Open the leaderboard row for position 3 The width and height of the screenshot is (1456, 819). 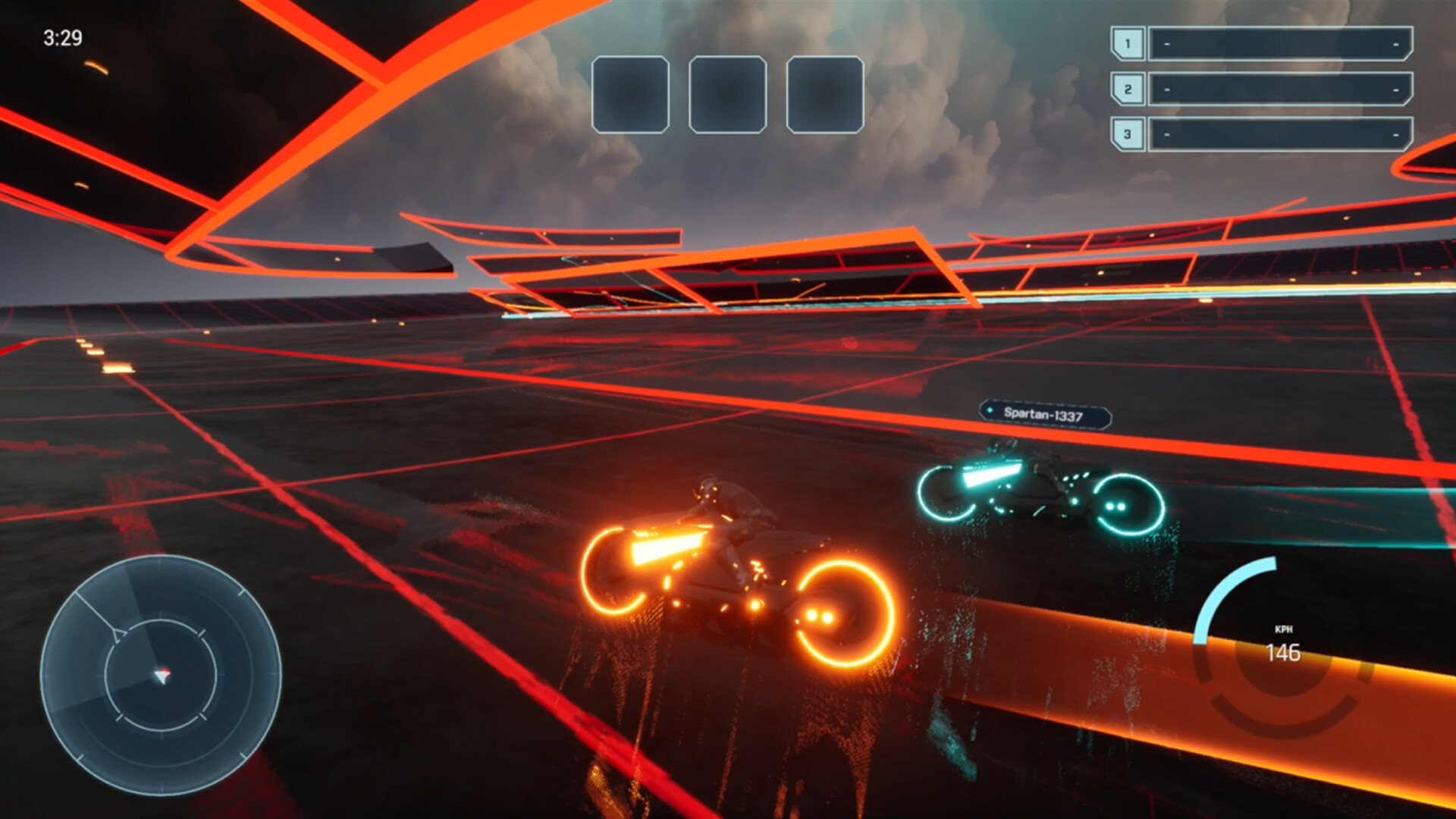point(1282,135)
